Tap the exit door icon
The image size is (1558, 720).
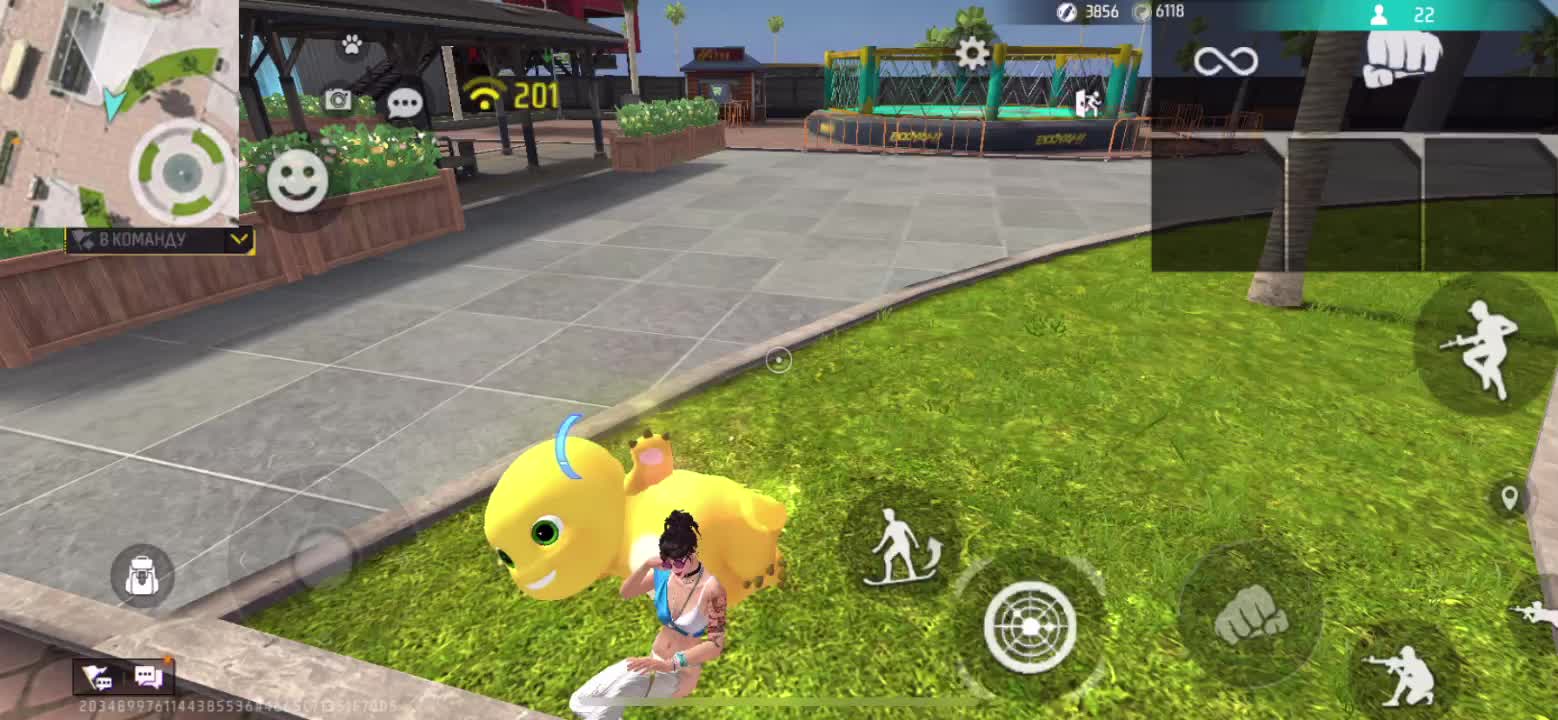point(1087,103)
